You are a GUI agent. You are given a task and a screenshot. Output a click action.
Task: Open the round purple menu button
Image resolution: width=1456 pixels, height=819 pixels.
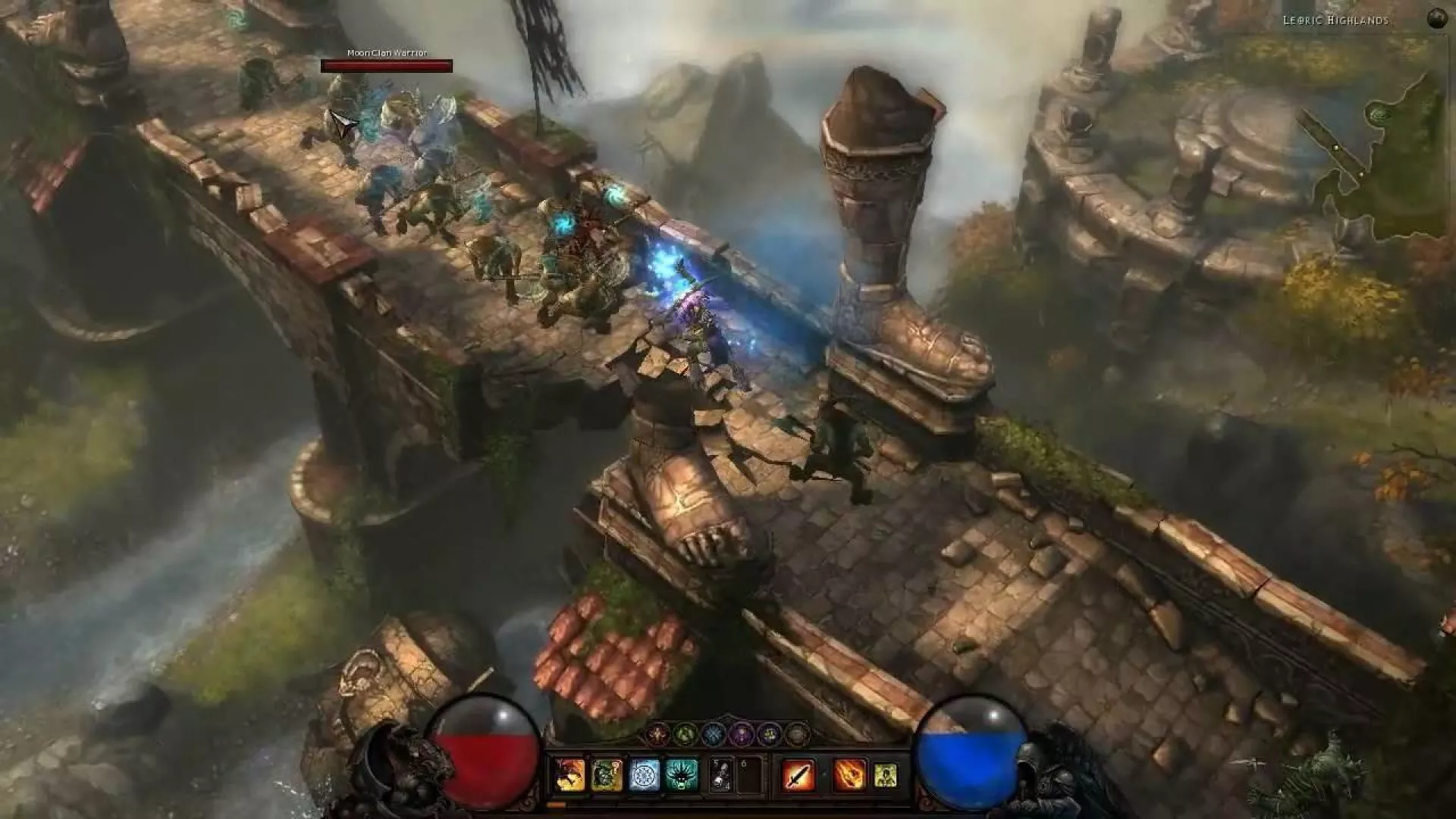coord(741,734)
